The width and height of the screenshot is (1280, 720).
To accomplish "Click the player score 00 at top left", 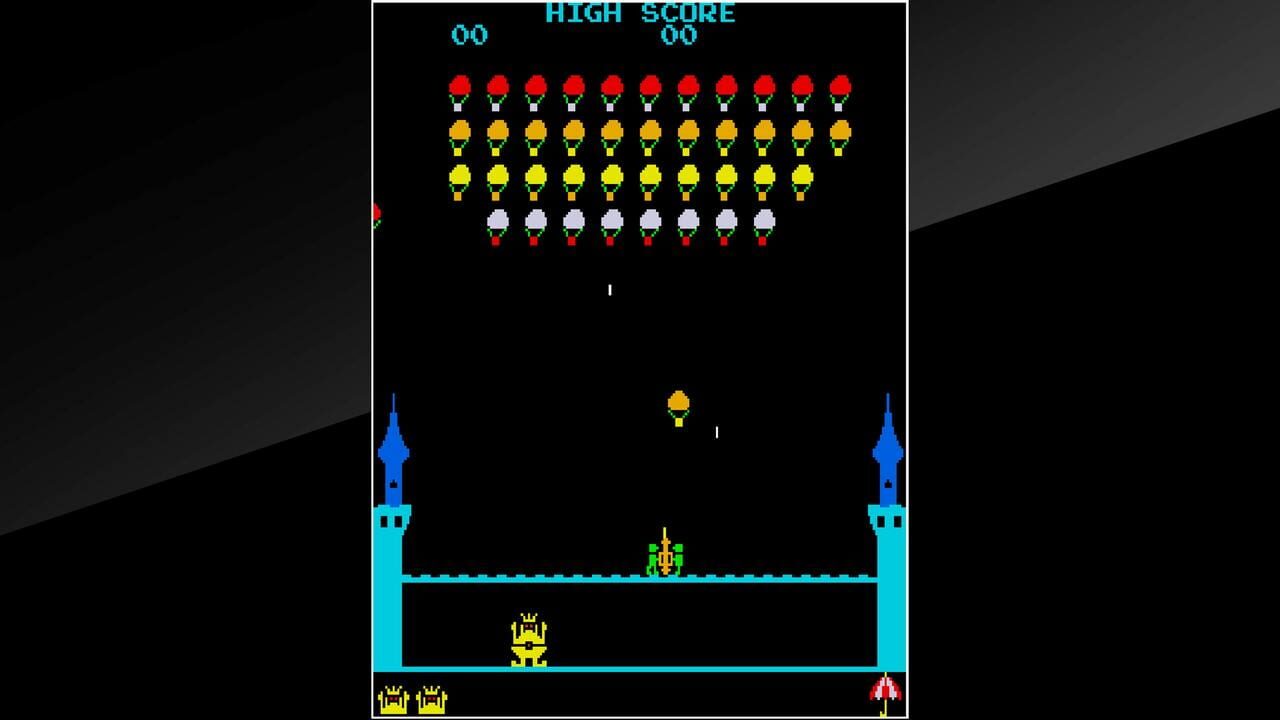I will click(x=470, y=36).
